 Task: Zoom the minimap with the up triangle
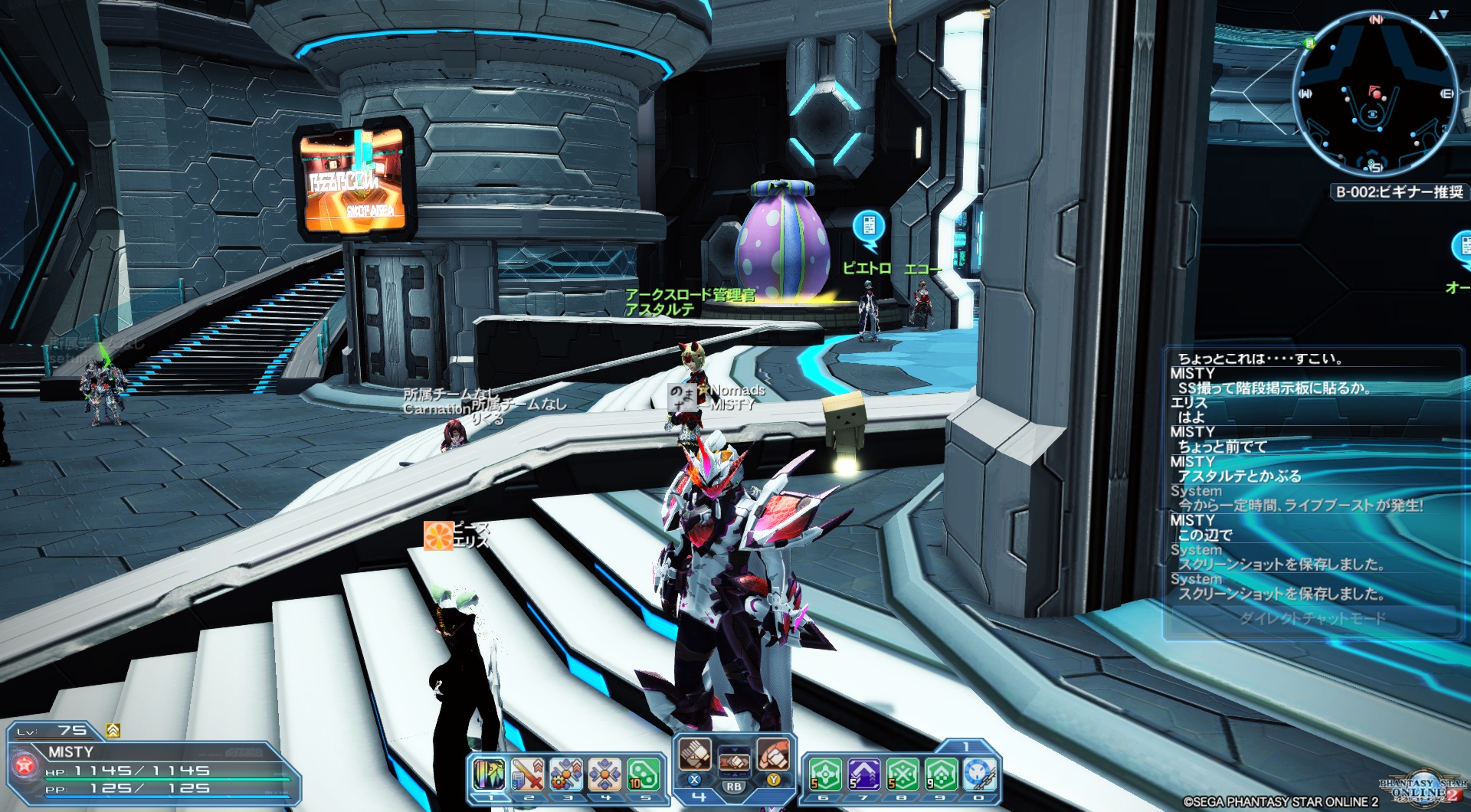coord(1433,15)
